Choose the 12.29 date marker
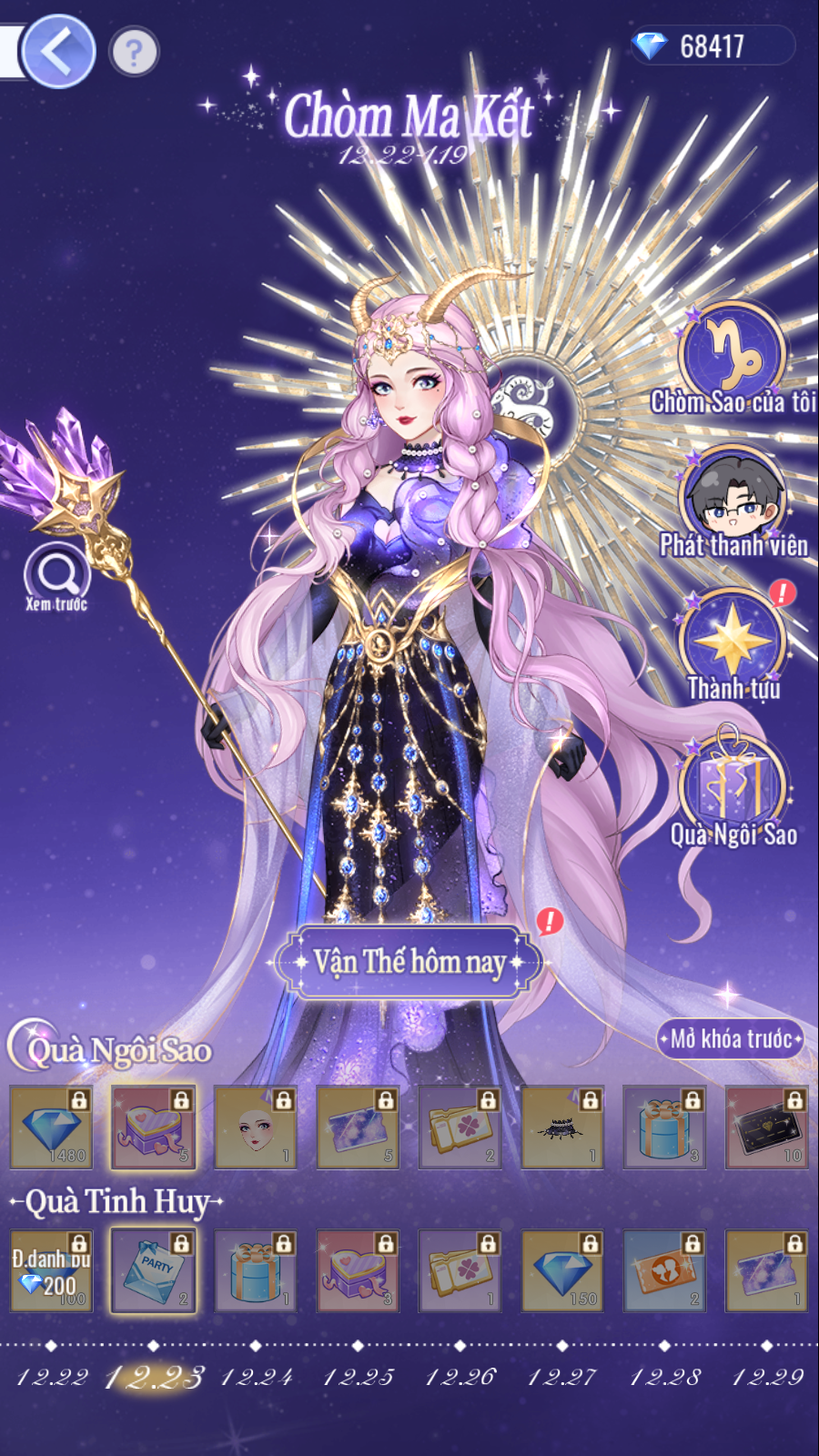This screenshot has height=1456, width=819. [767, 1376]
